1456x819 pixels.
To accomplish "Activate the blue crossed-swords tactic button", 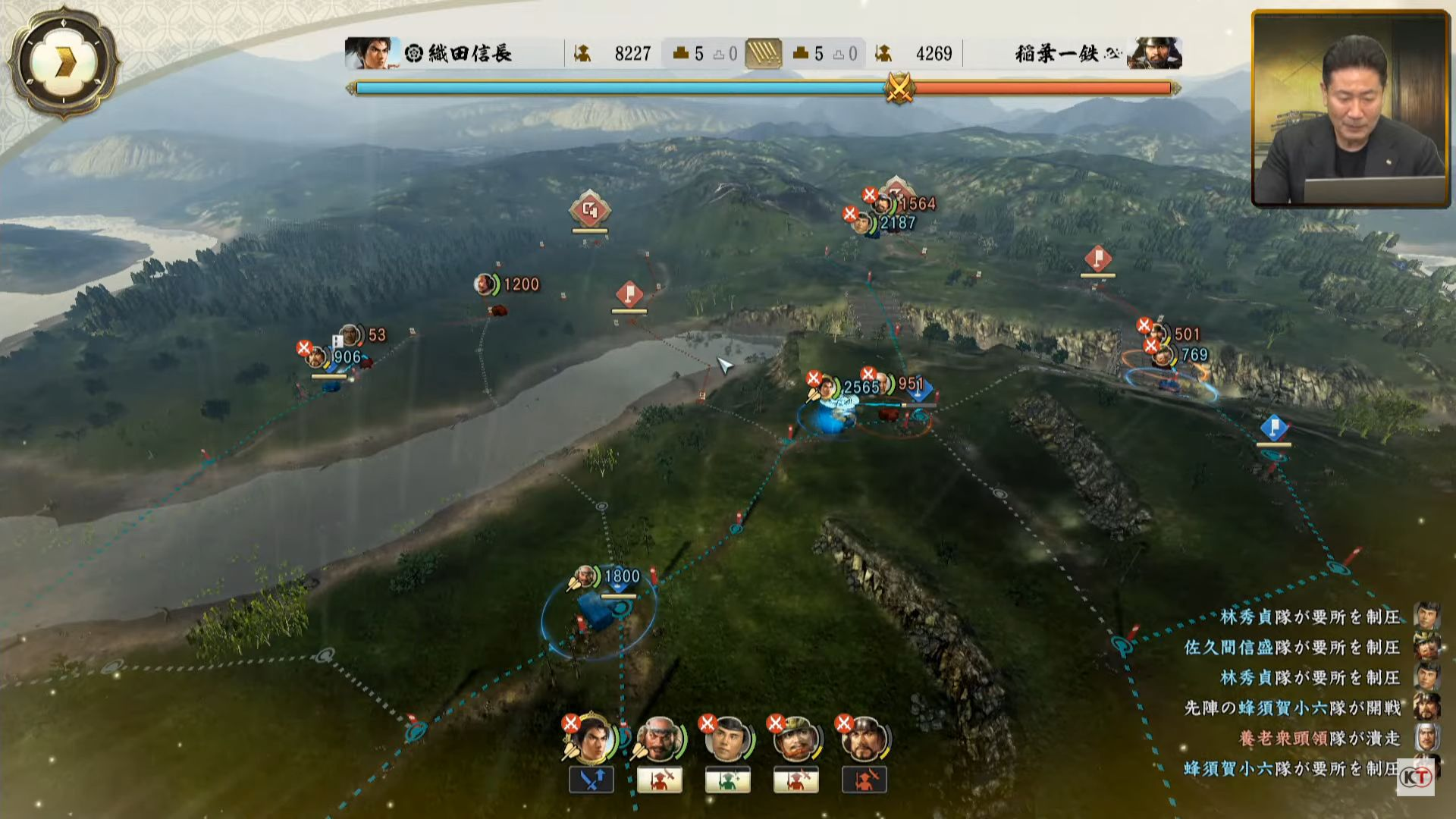I will 591,780.
